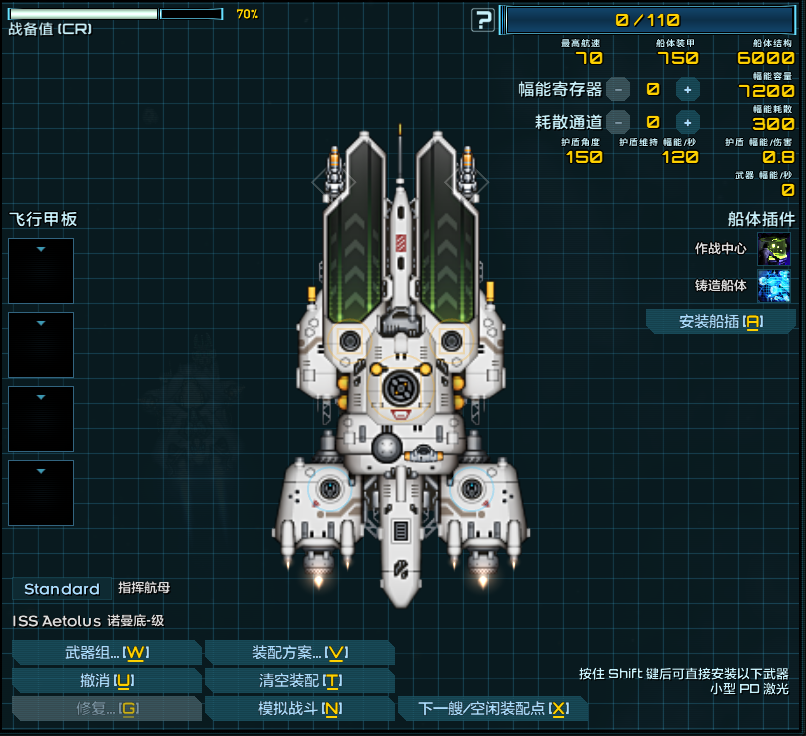The height and width of the screenshot is (736, 806).
Task: Select the 铸造船体 hullmod icon
Action: point(773,286)
